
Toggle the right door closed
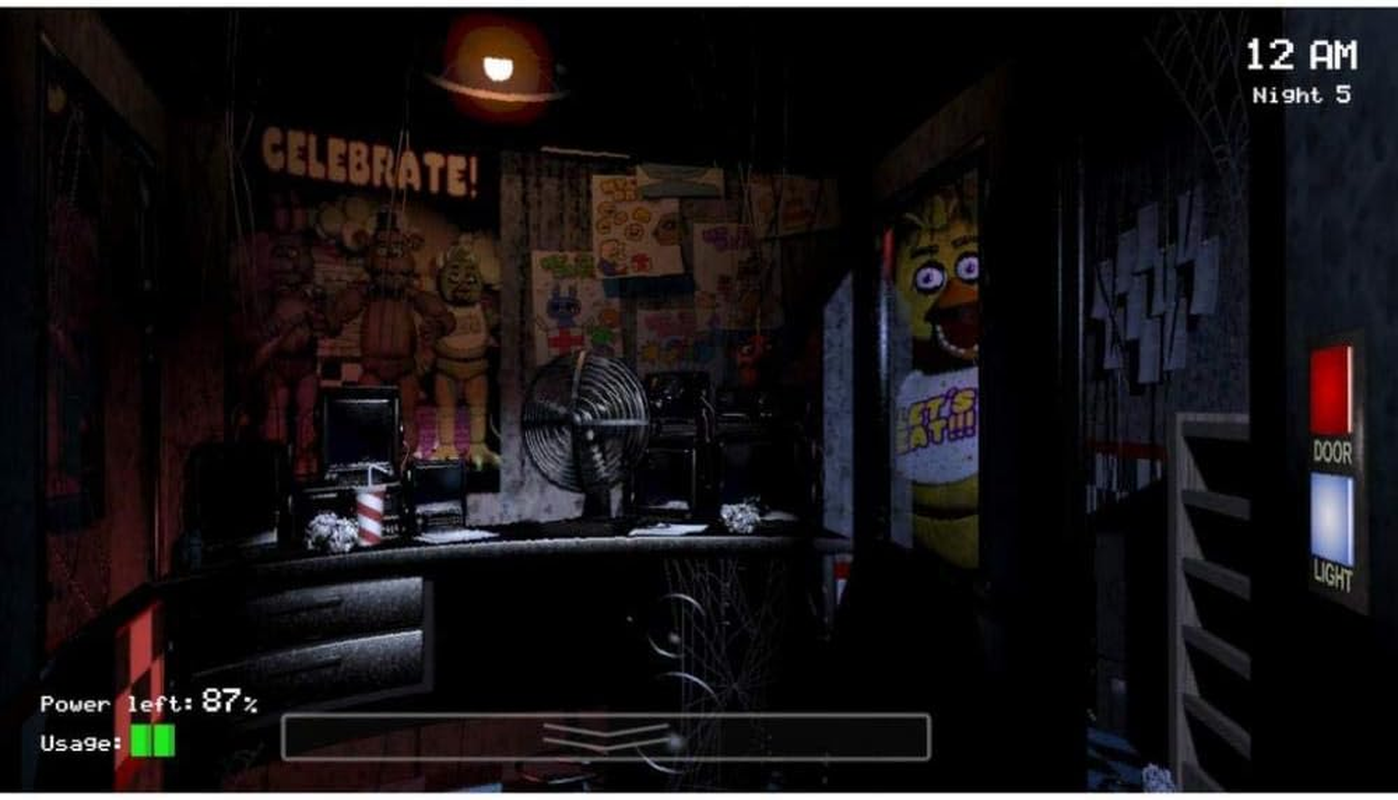(x=1330, y=390)
